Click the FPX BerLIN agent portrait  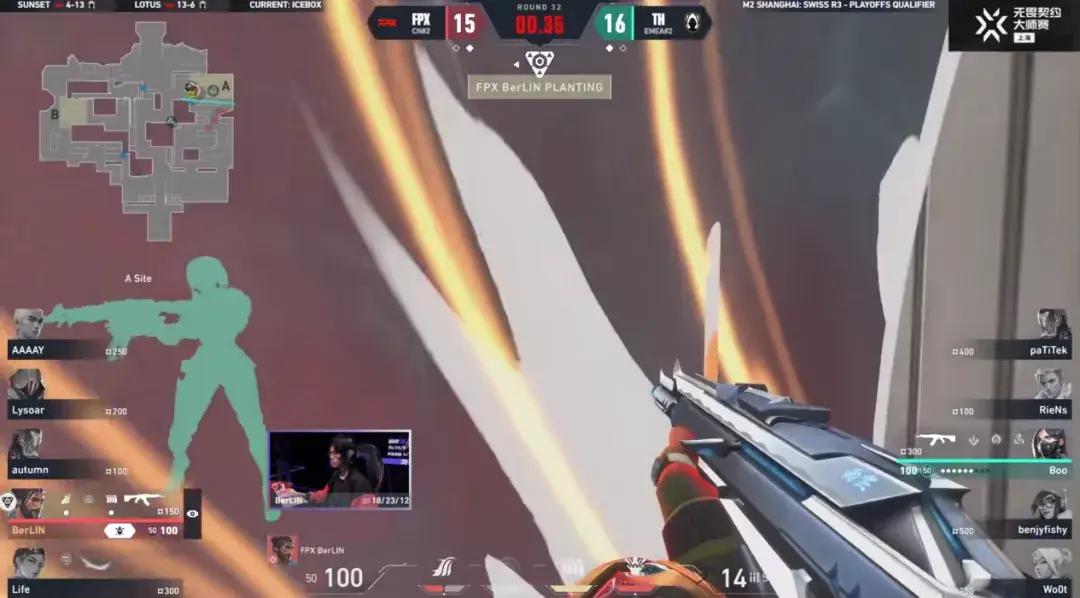pos(282,551)
